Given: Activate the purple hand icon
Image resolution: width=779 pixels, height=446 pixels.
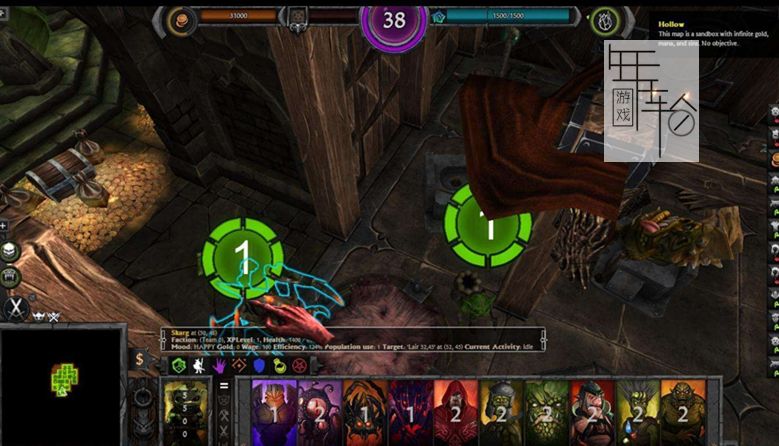Looking at the screenshot, I should [x=219, y=366].
